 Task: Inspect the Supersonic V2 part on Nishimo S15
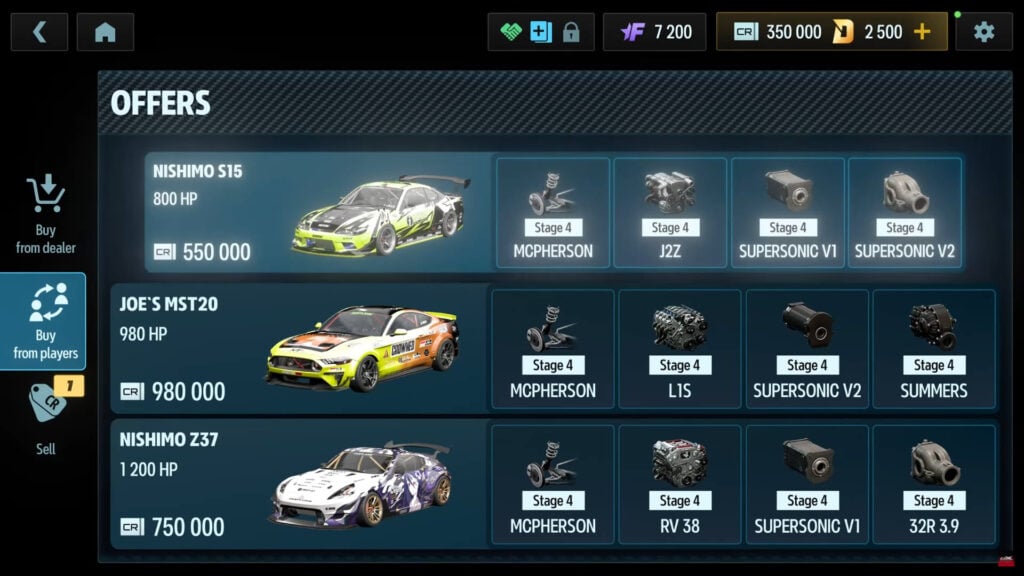pos(904,212)
